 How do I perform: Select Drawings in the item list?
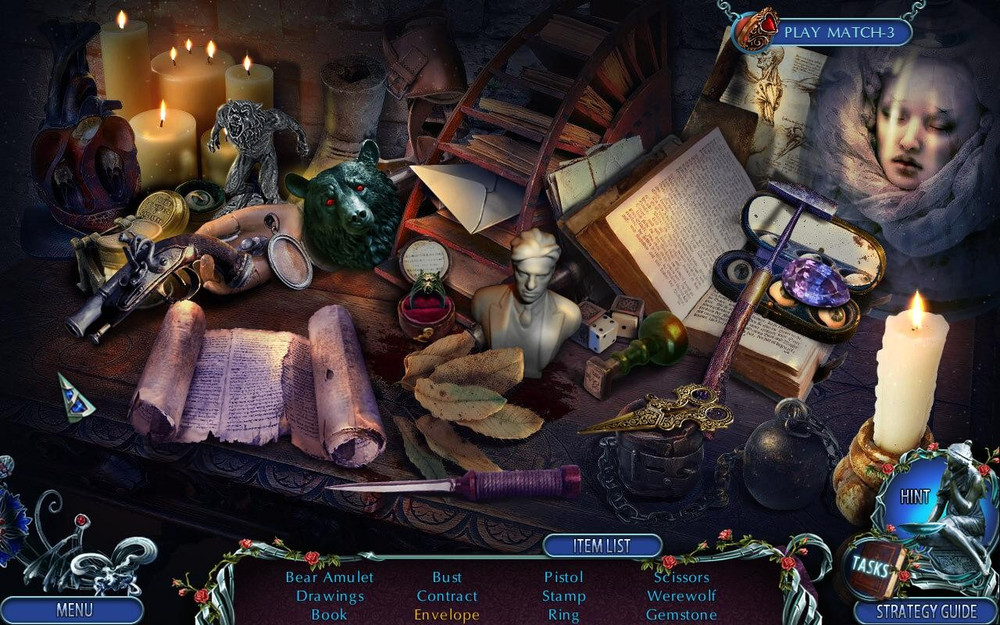click(329, 596)
